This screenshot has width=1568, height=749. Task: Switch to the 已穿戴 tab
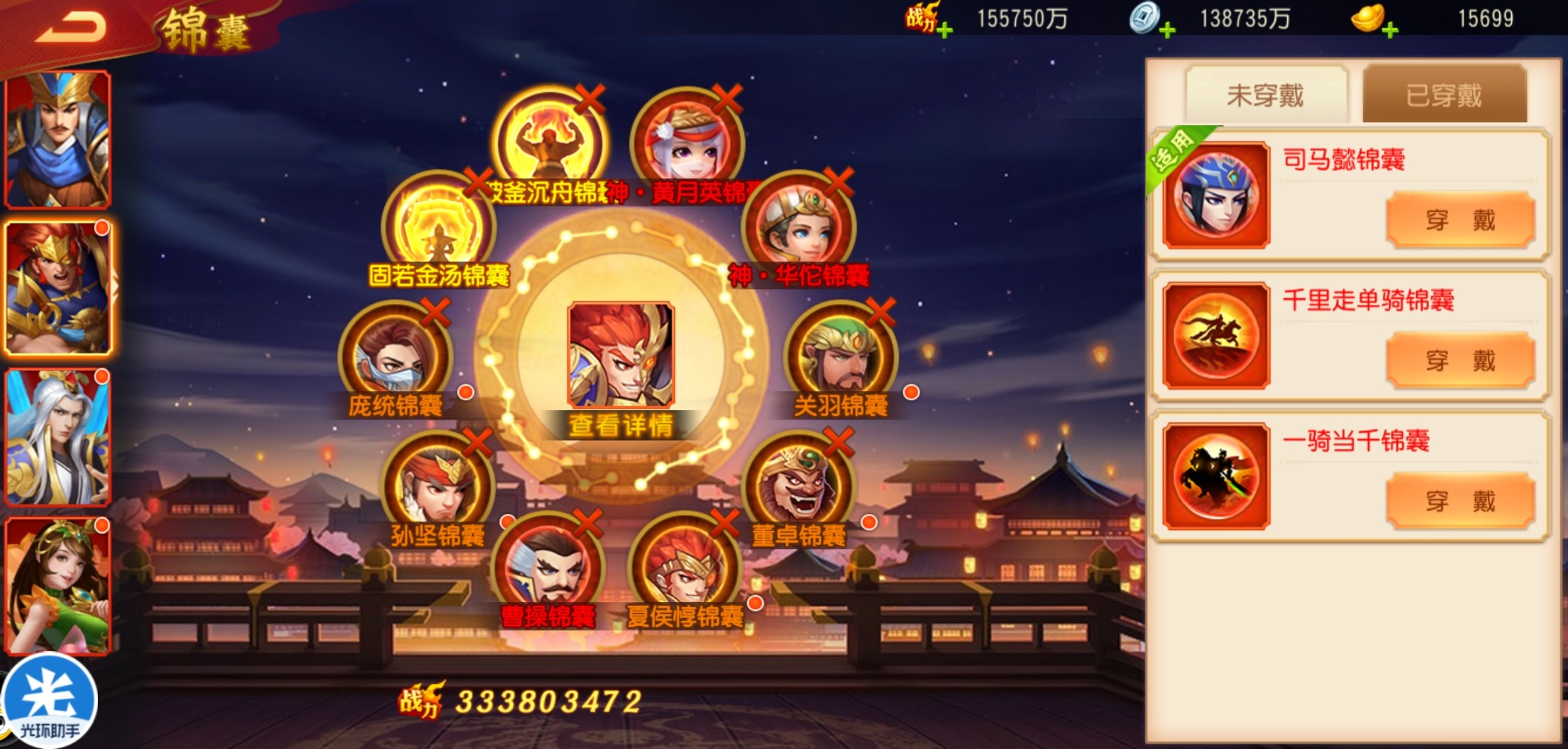tap(1444, 95)
